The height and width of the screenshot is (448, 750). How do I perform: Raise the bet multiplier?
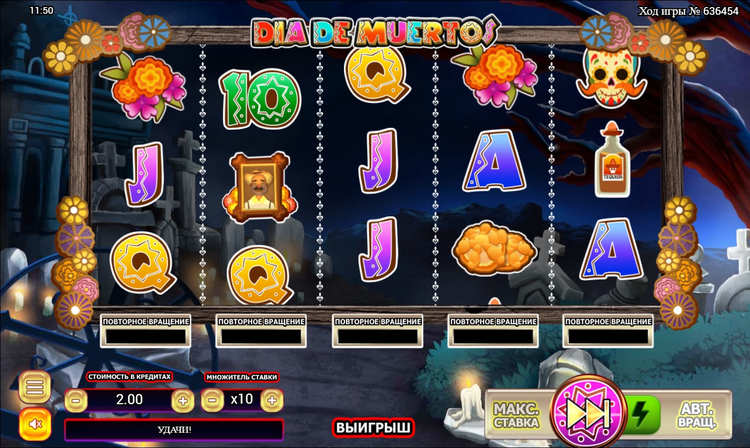click(x=270, y=400)
